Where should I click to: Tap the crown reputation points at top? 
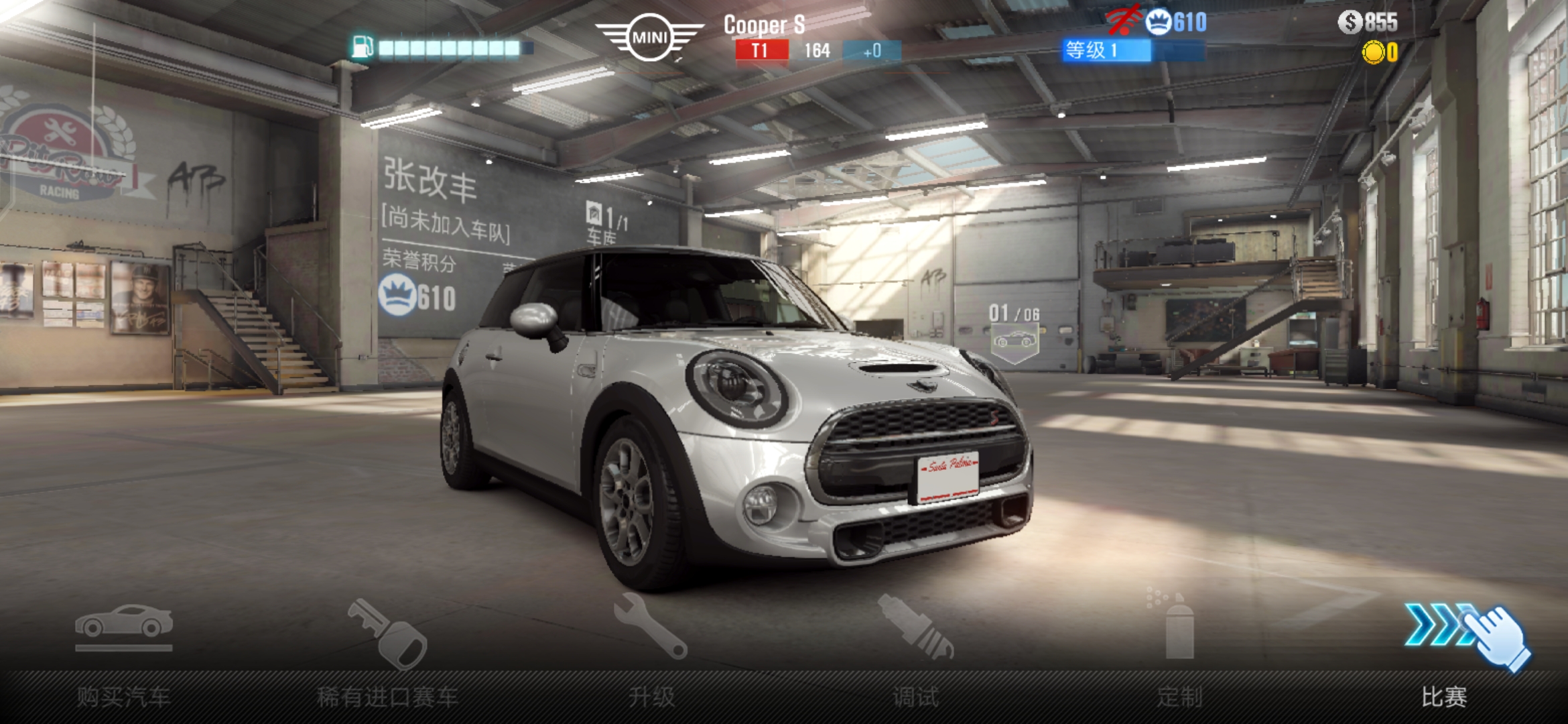1177,22
